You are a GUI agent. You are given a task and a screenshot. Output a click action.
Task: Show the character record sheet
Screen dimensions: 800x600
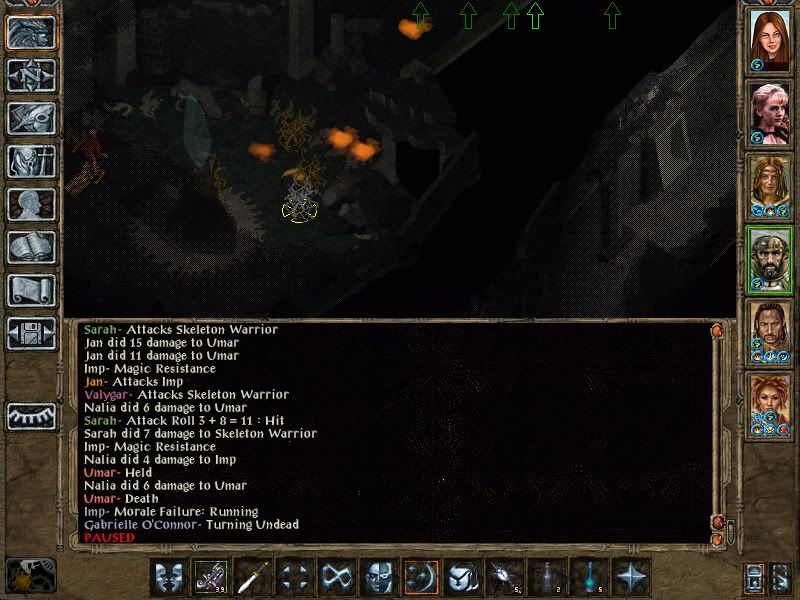pos(32,204)
